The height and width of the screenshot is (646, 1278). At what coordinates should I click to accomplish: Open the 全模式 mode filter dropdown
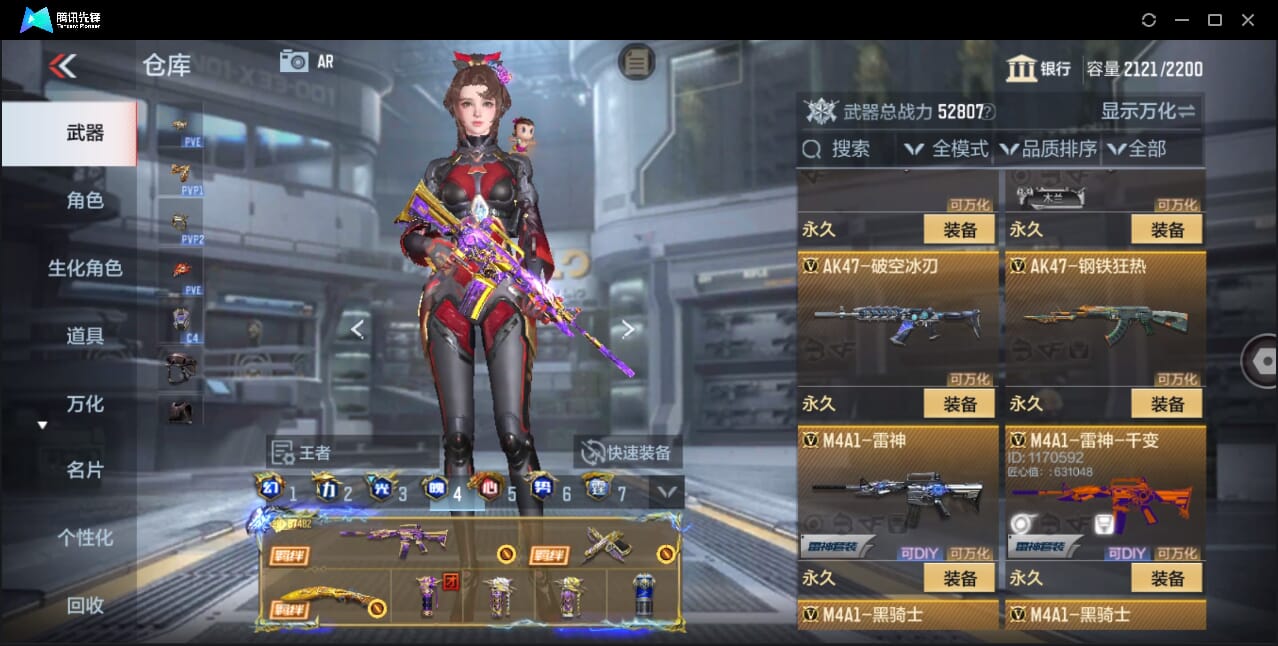coord(946,149)
